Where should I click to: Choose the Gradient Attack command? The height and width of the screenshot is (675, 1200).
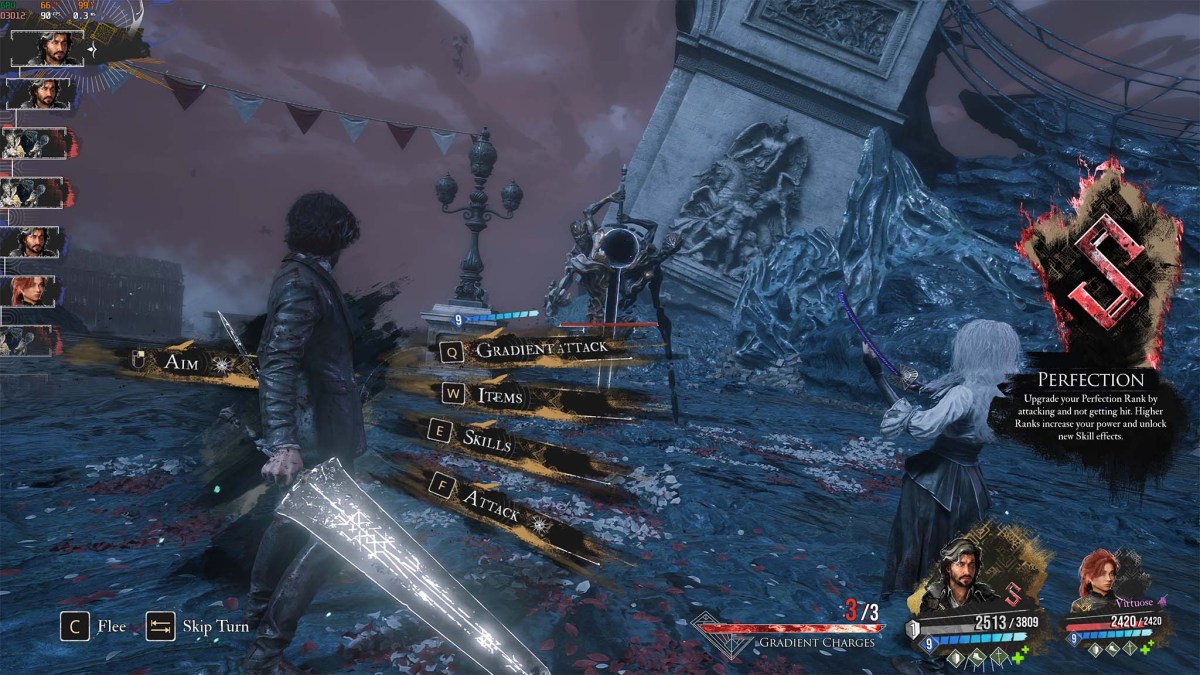(x=540, y=350)
